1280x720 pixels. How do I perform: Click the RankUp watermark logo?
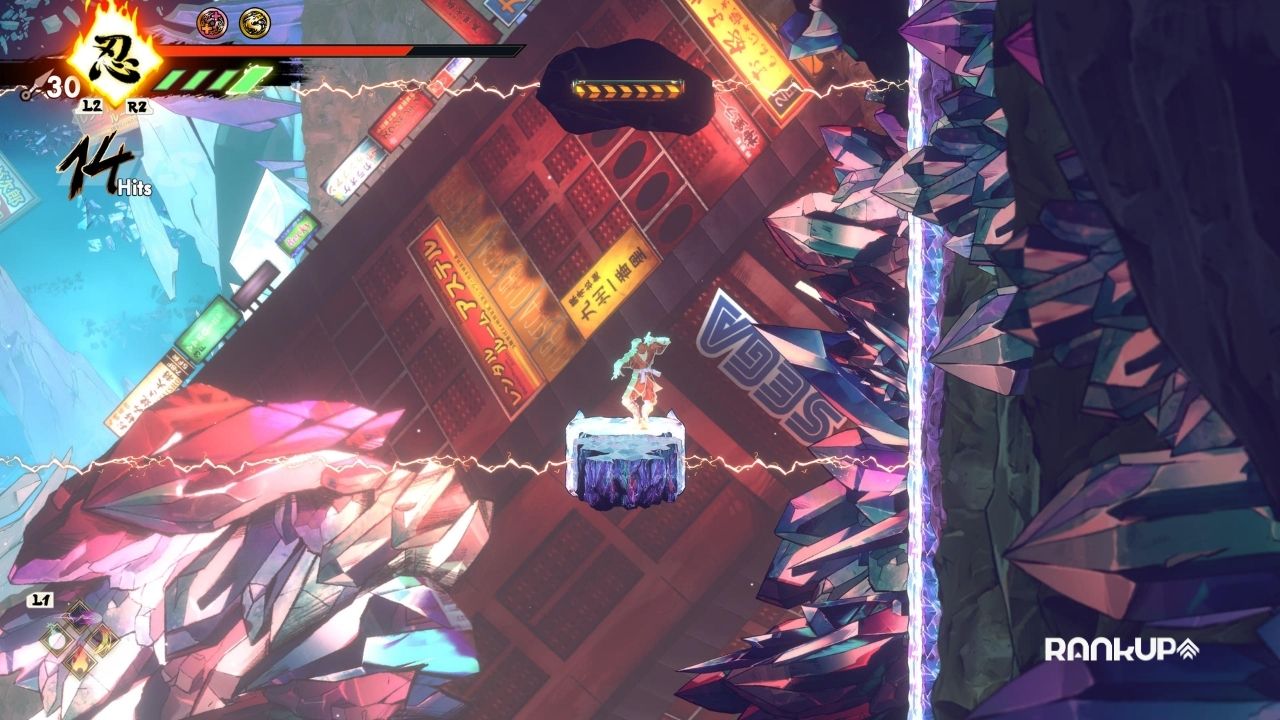pyautogui.click(x=1121, y=650)
